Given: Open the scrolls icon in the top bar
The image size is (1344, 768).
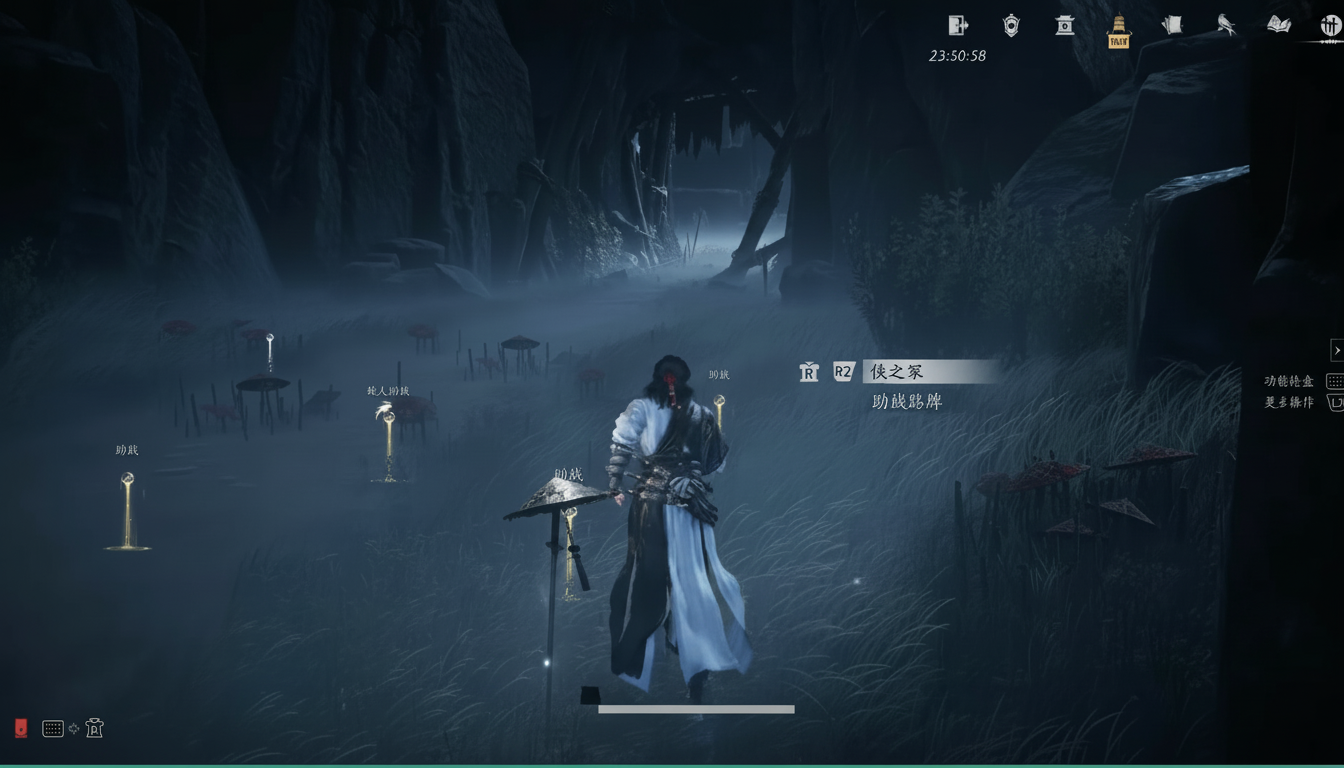Looking at the screenshot, I should pyautogui.click(x=1171, y=25).
